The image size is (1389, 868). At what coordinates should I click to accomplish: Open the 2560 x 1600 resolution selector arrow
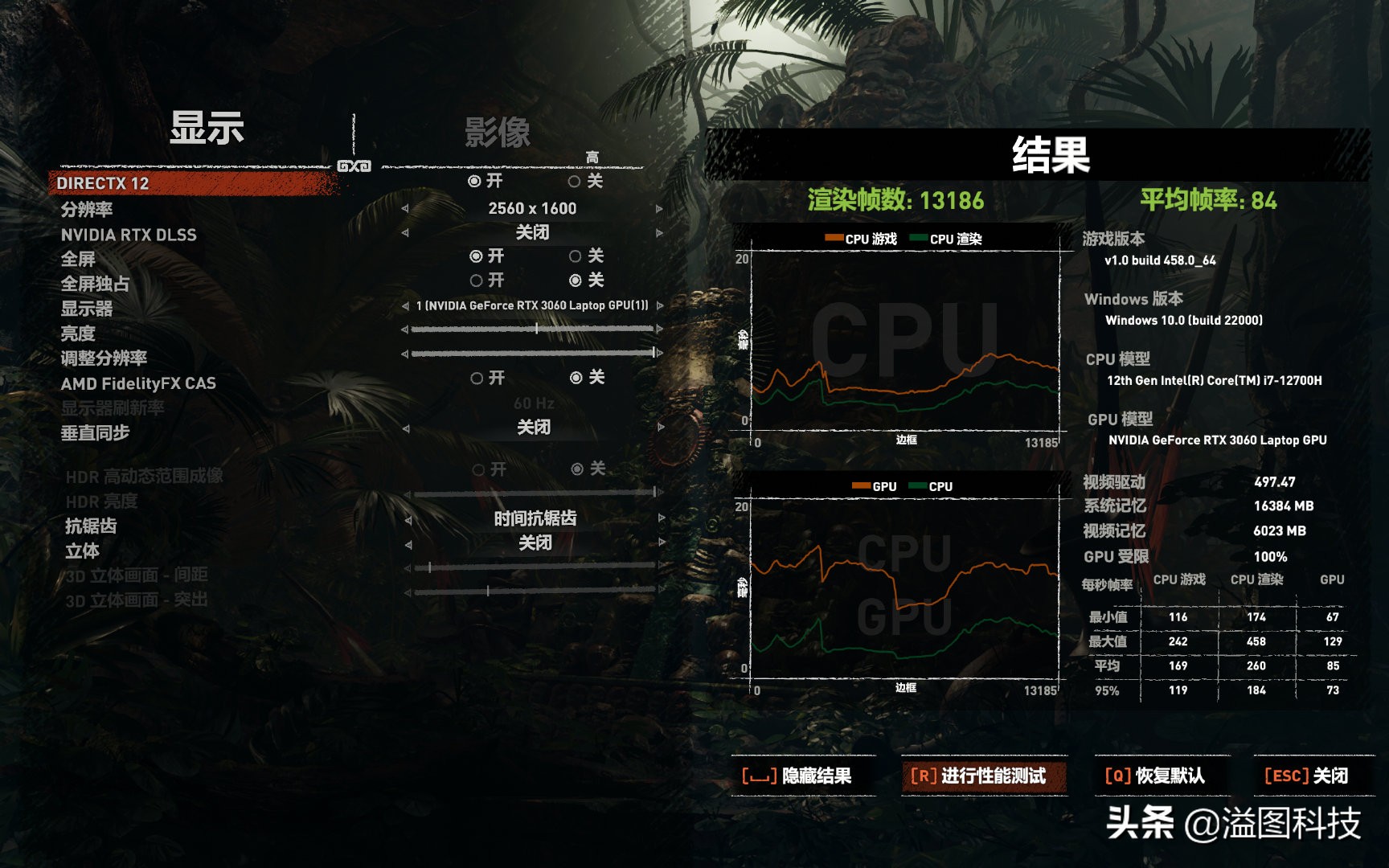pos(659,207)
